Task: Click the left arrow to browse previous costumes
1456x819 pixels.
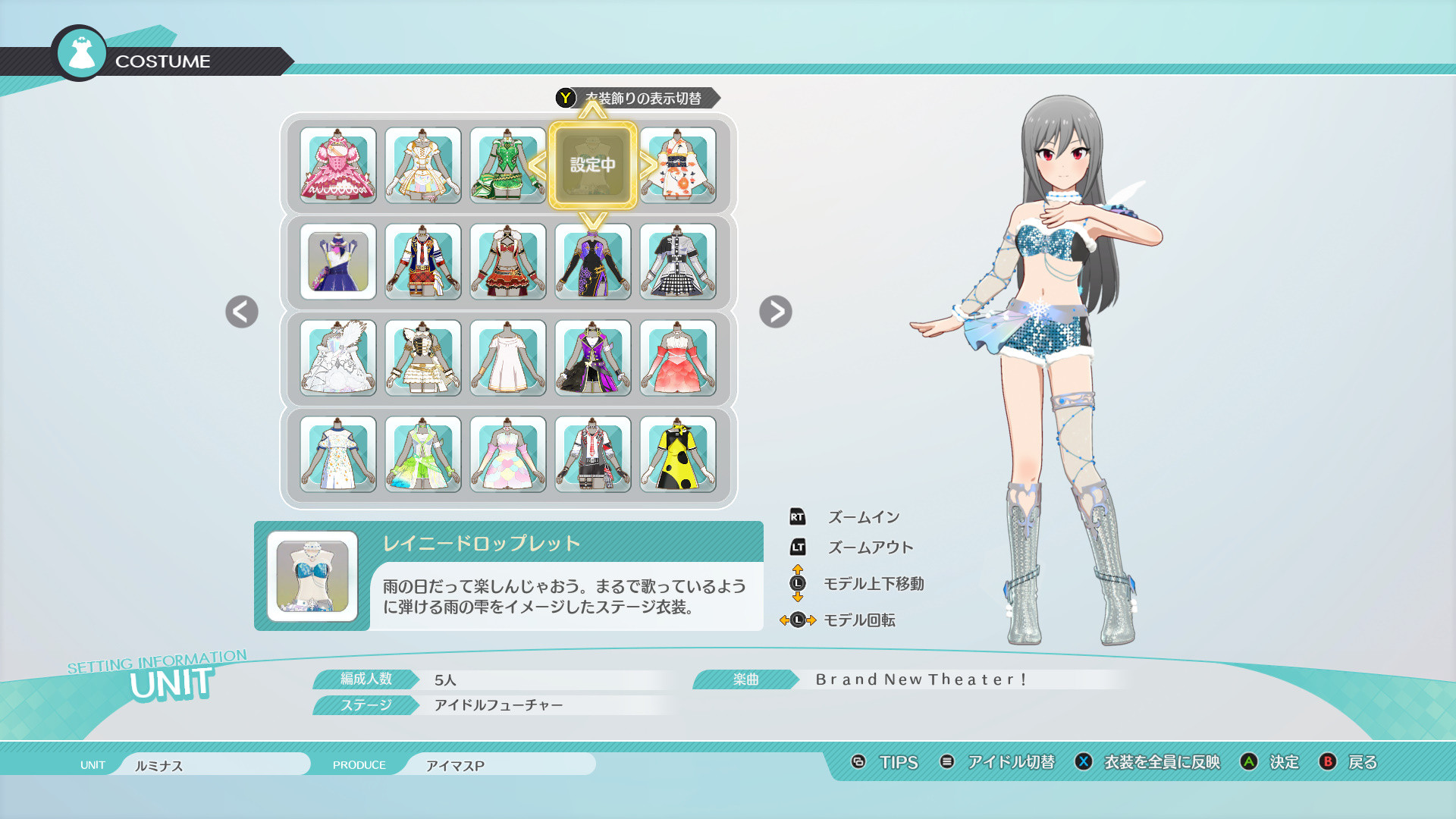Action: pyautogui.click(x=240, y=312)
